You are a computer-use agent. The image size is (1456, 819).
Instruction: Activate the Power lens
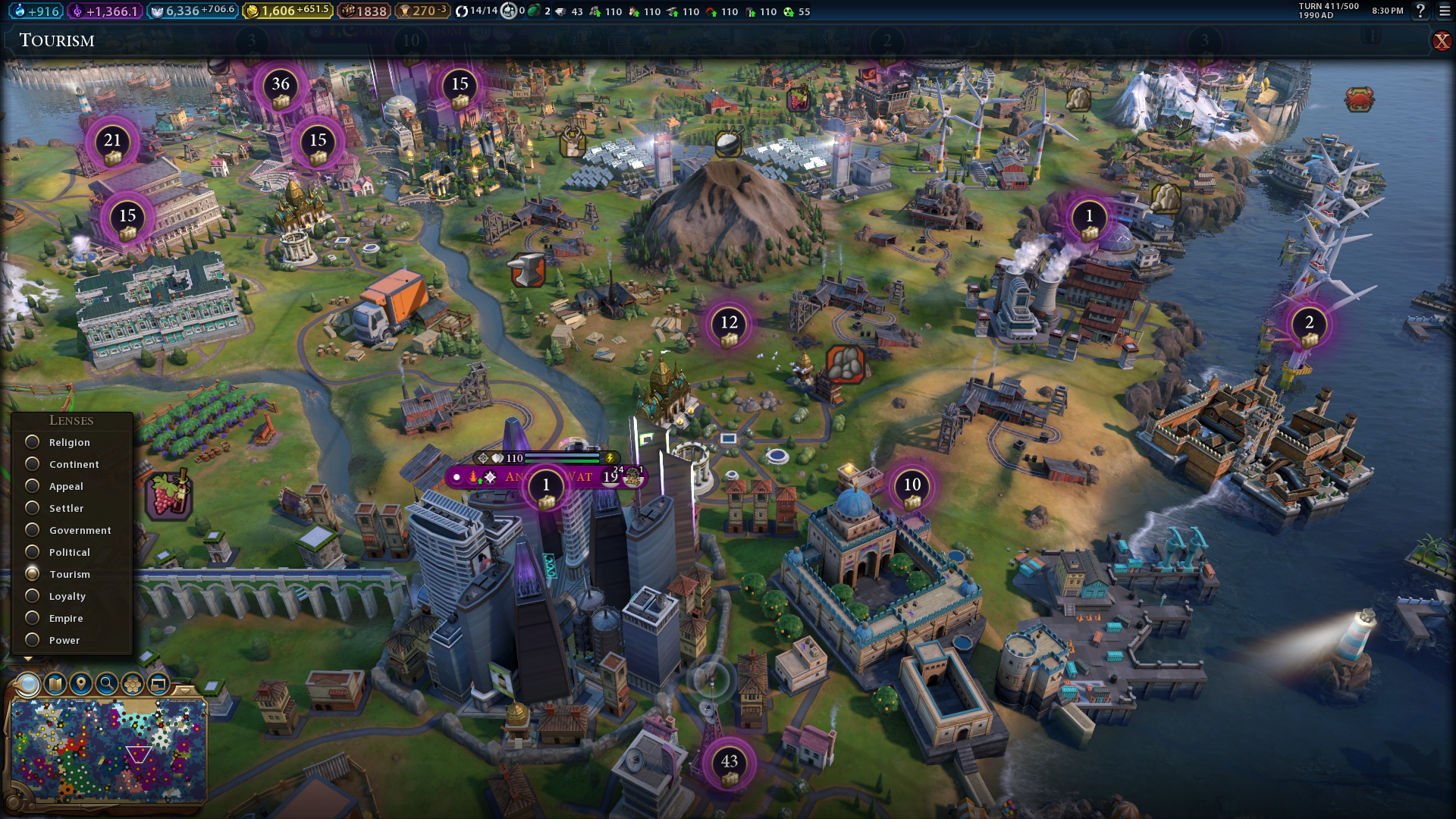(x=33, y=640)
